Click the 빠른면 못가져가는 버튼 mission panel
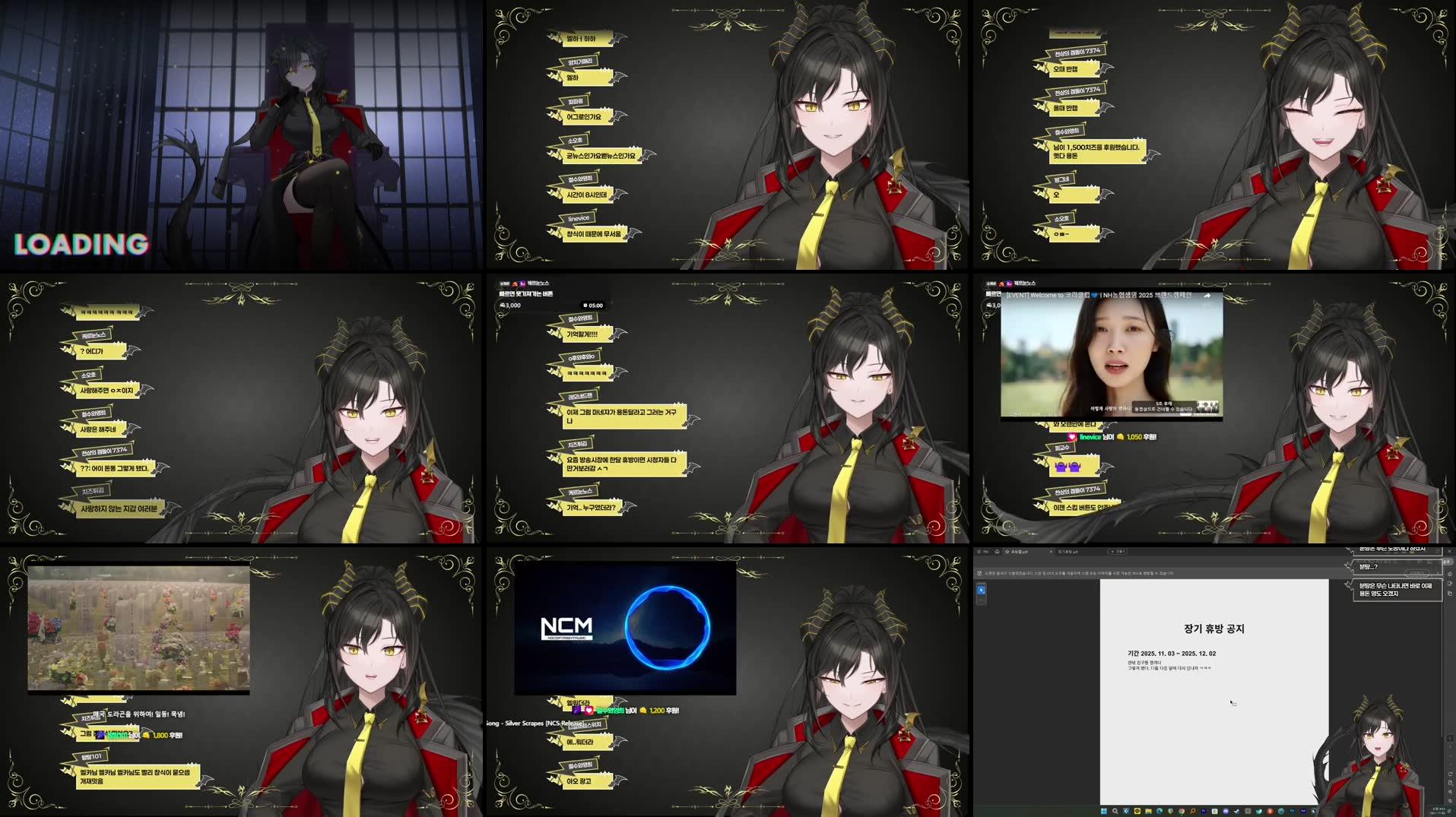The image size is (1456, 817). coord(532,293)
